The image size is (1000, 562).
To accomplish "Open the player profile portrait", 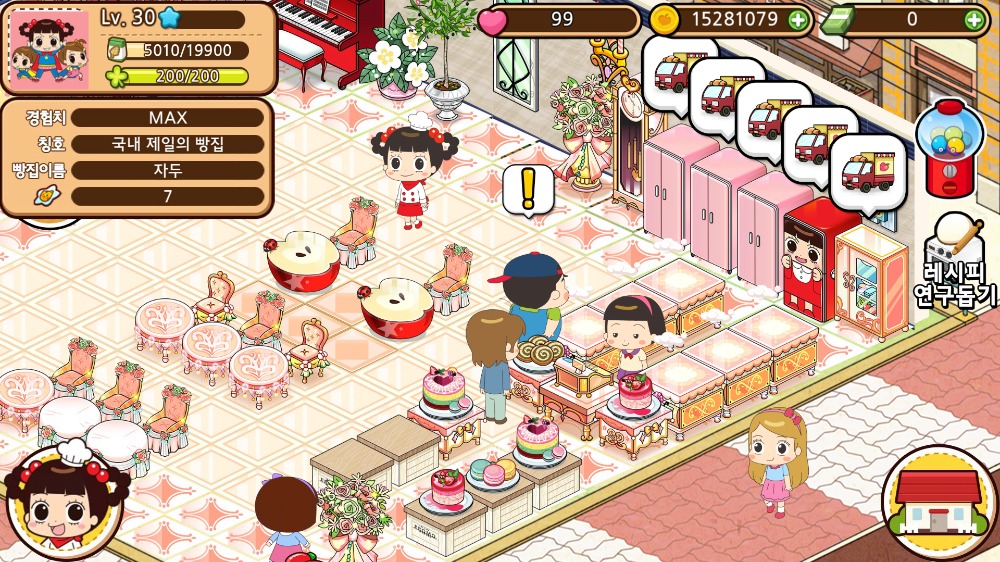I will pos(48,49).
